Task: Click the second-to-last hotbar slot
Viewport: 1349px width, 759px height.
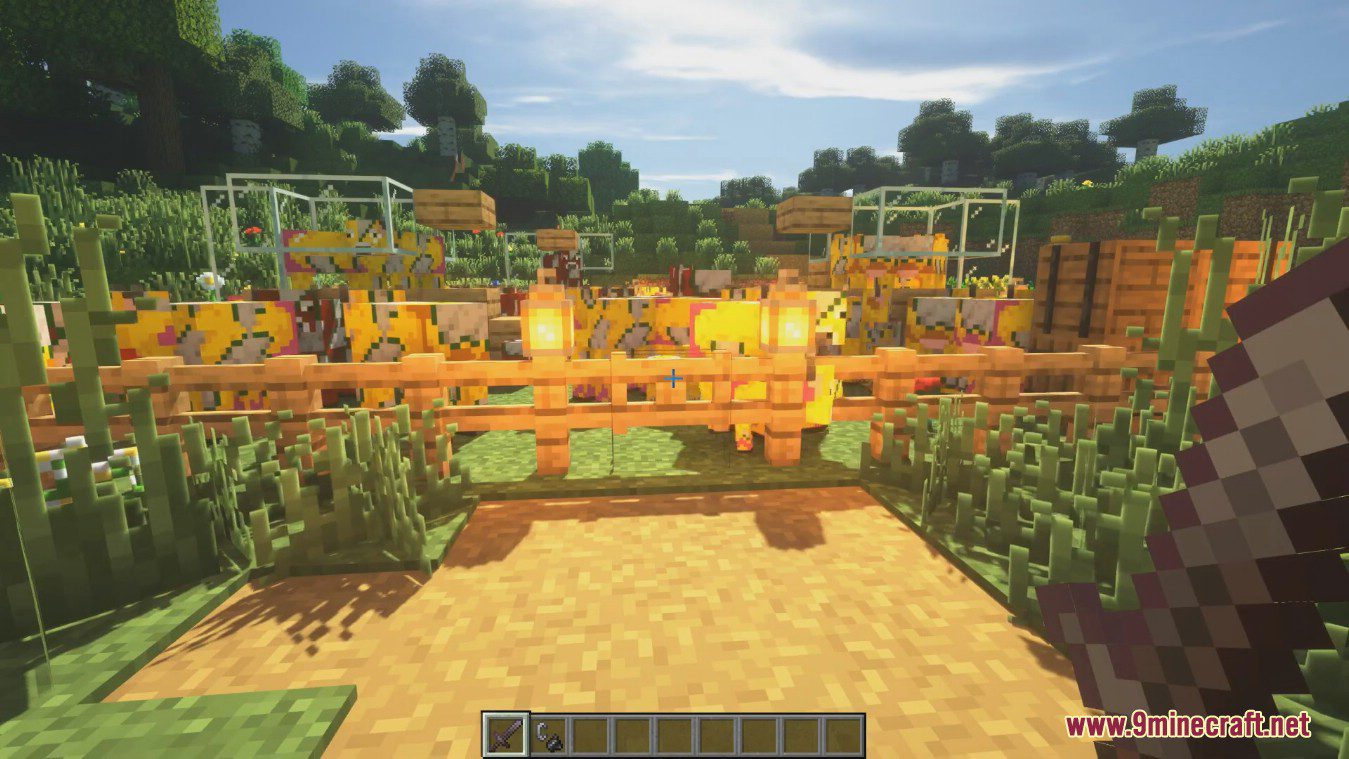Action: point(801,739)
